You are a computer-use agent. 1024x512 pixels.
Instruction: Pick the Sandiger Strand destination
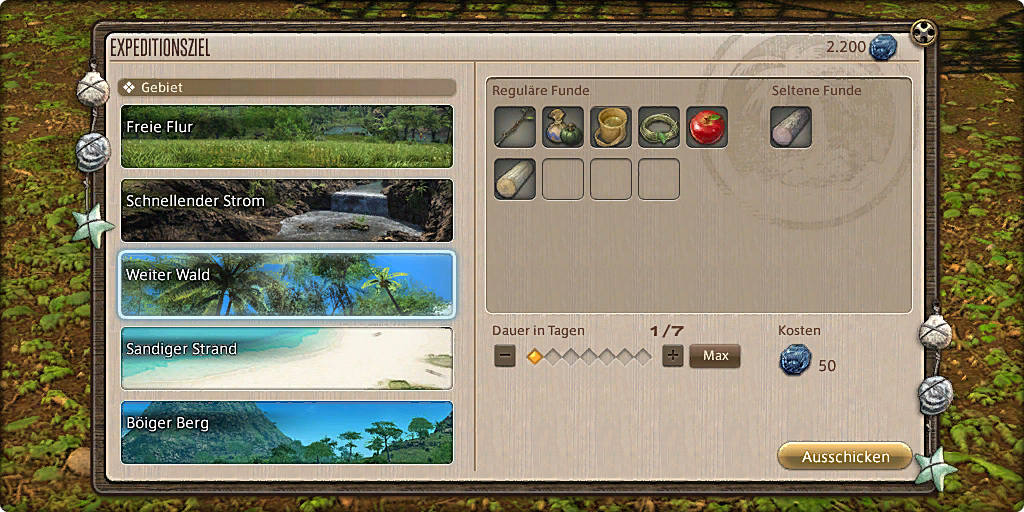coord(286,358)
